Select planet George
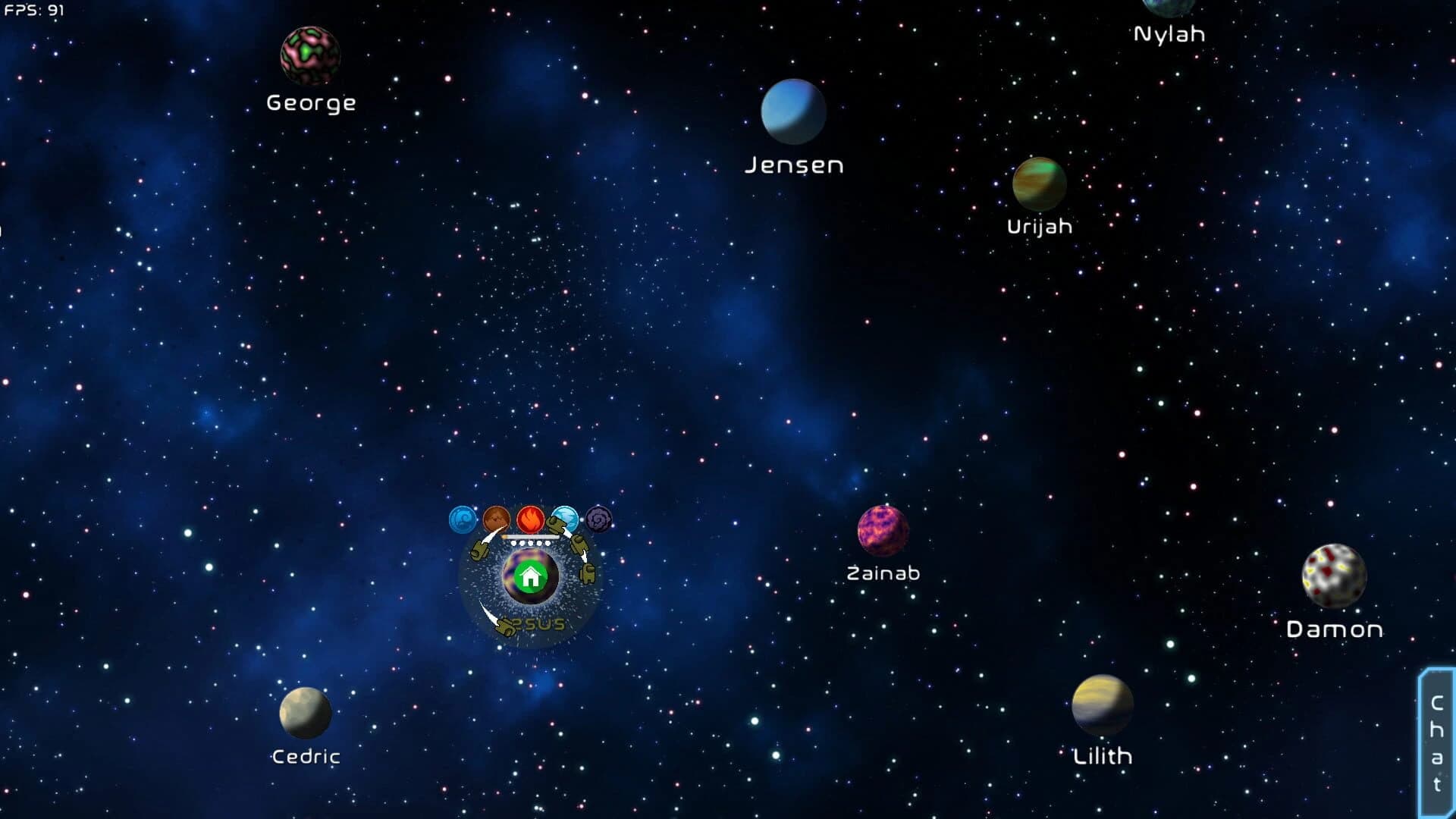Screen dimensions: 1456x819 [311, 56]
